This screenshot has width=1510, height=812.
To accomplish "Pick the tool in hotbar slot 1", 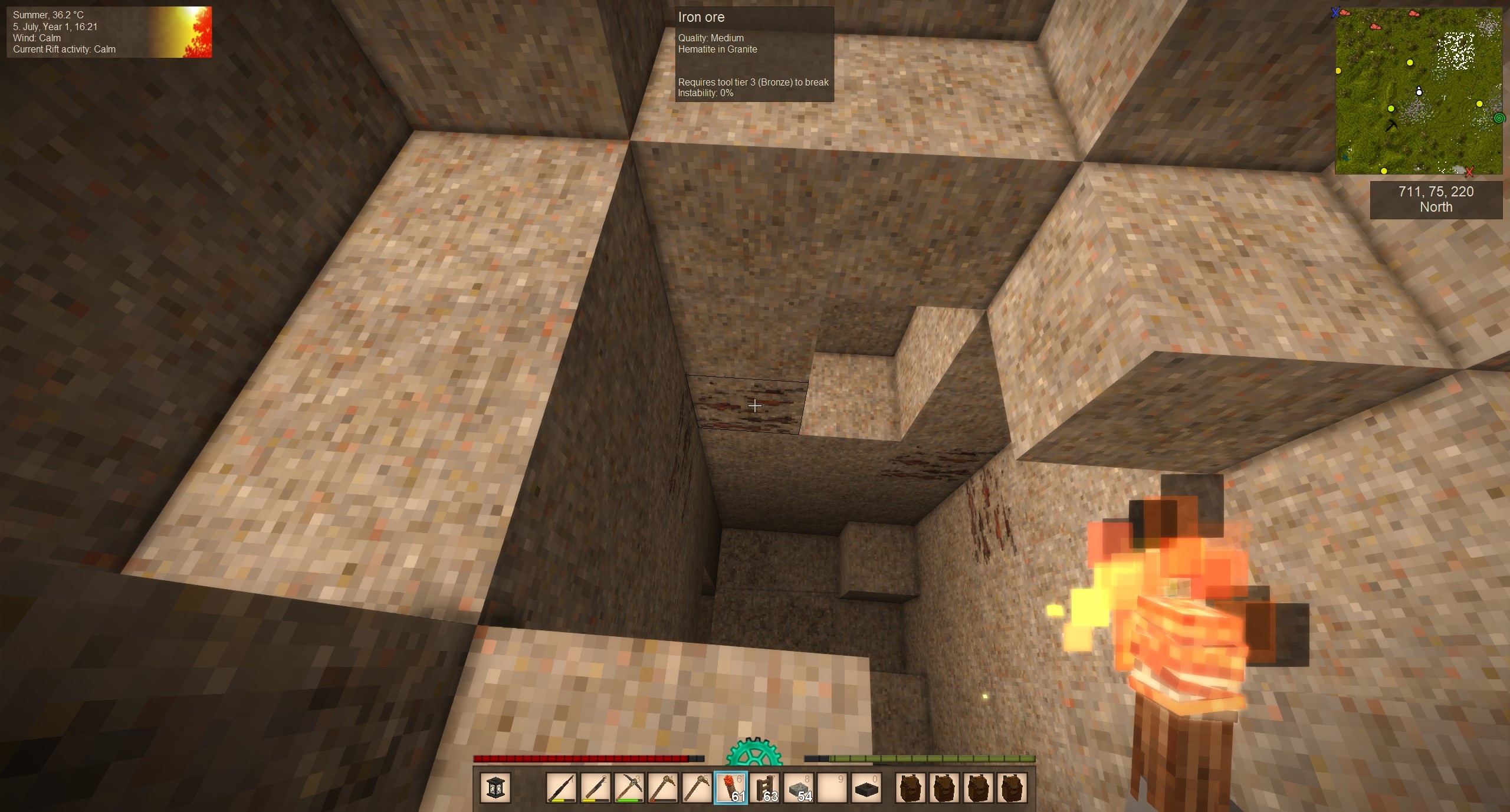I will coord(561,787).
